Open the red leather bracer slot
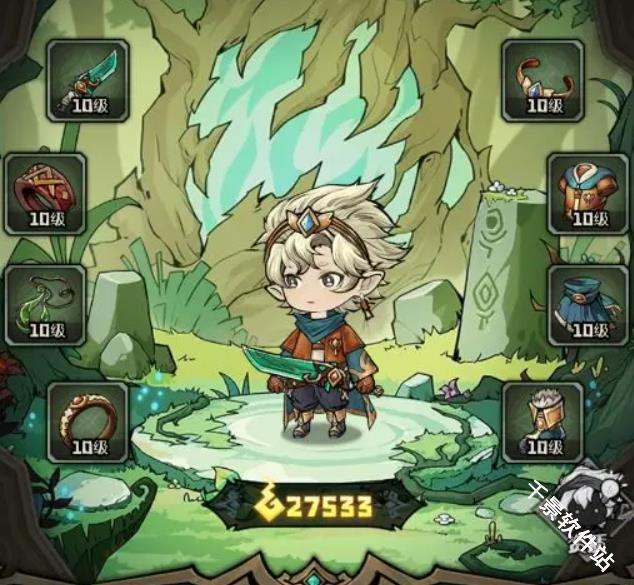 pyautogui.click(x=44, y=193)
